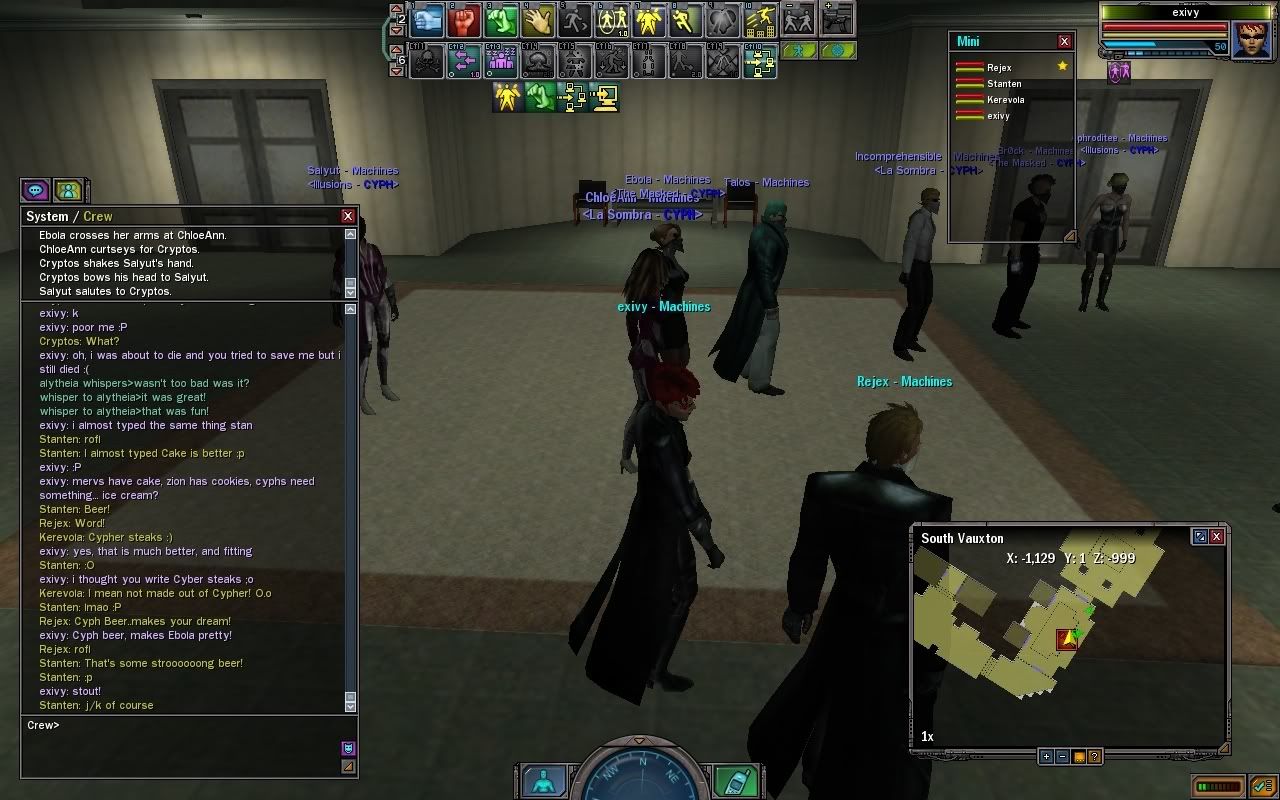Switch to the yellow crew members tab
This screenshot has height=800, width=1280.
click(68, 190)
